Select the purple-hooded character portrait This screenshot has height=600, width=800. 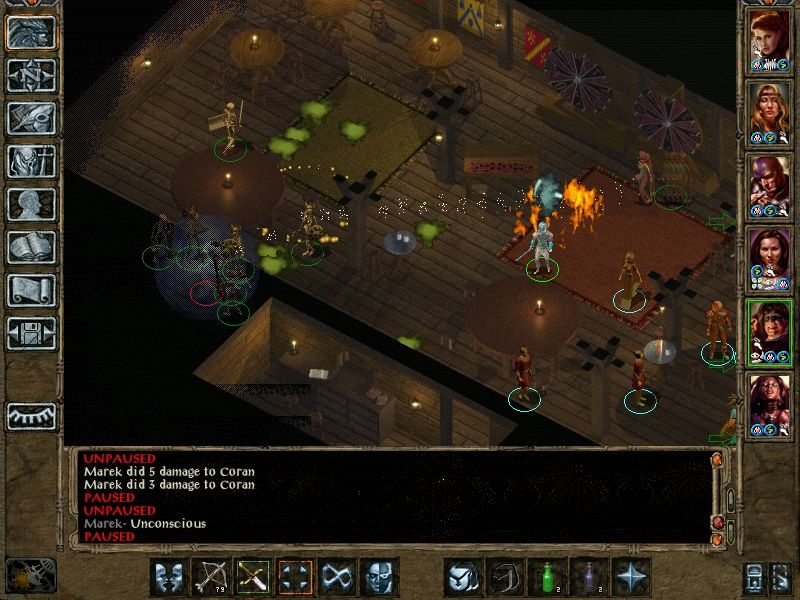(x=770, y=186)
